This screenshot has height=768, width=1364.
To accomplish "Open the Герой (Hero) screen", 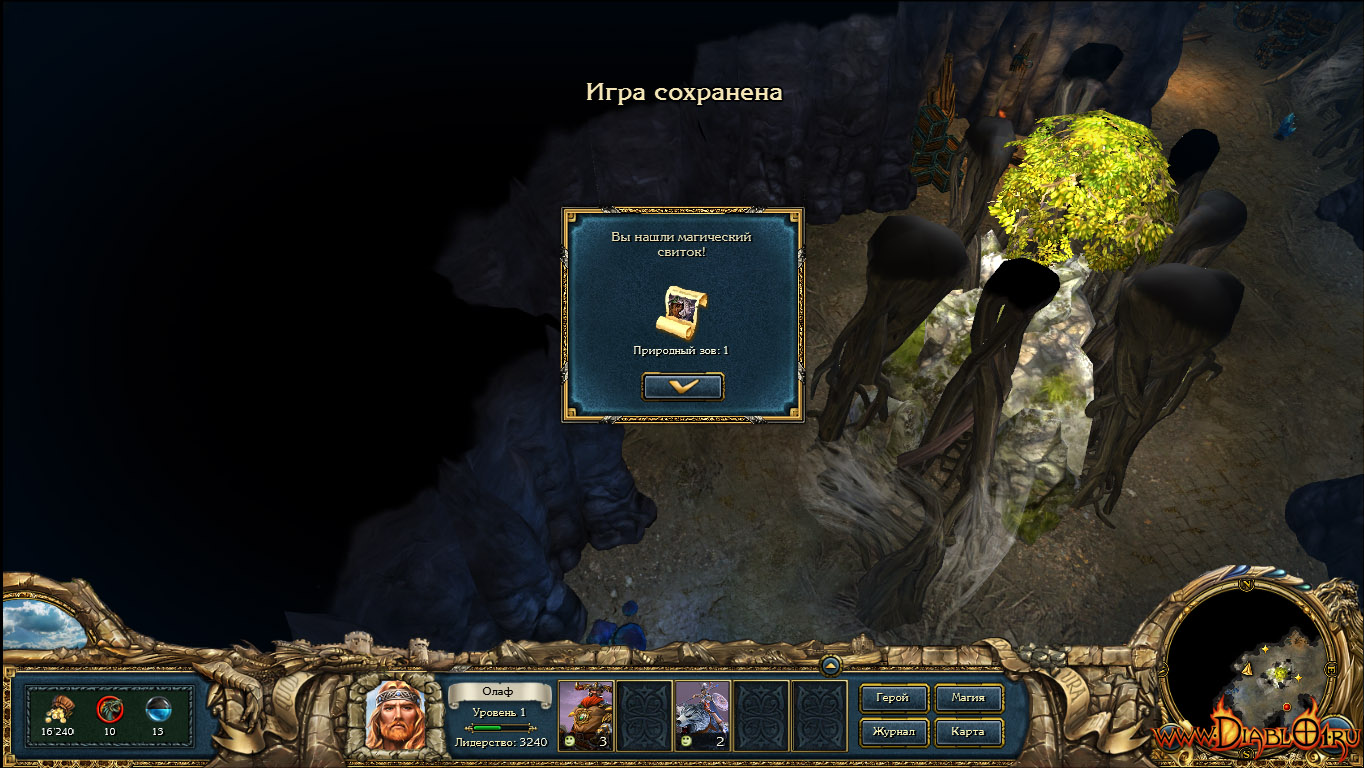I will point(893,698).
